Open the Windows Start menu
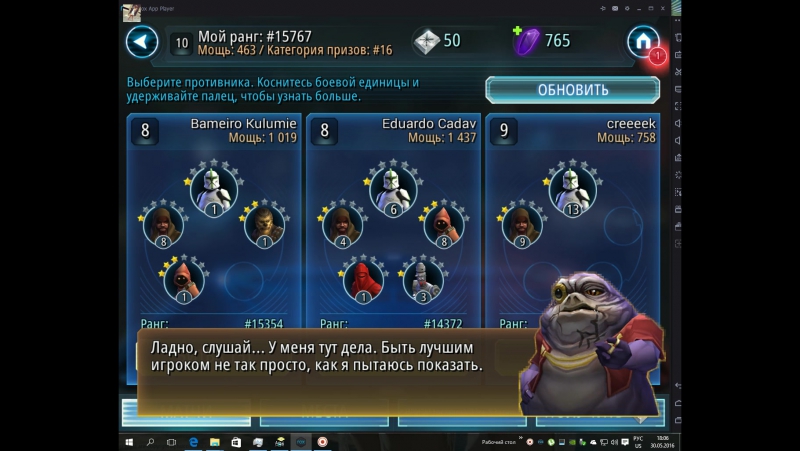 click(x=130, y=441)
